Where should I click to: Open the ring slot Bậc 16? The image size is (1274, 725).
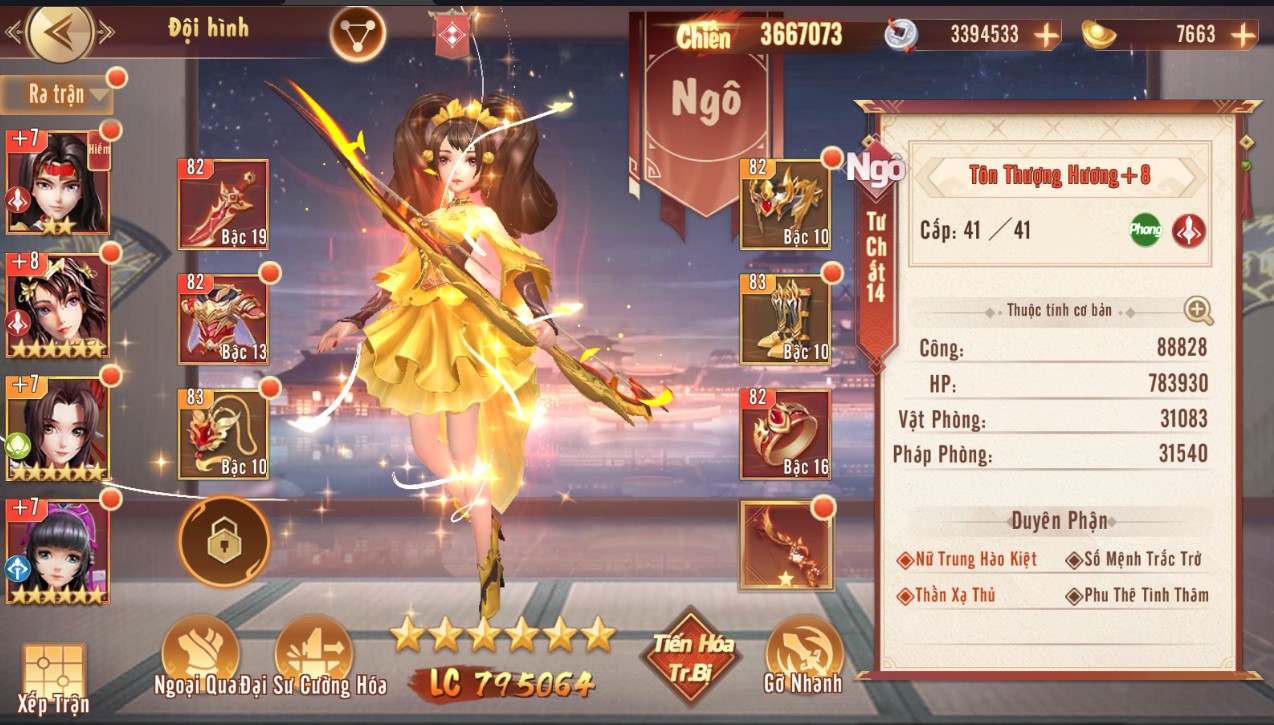point(785,434)
